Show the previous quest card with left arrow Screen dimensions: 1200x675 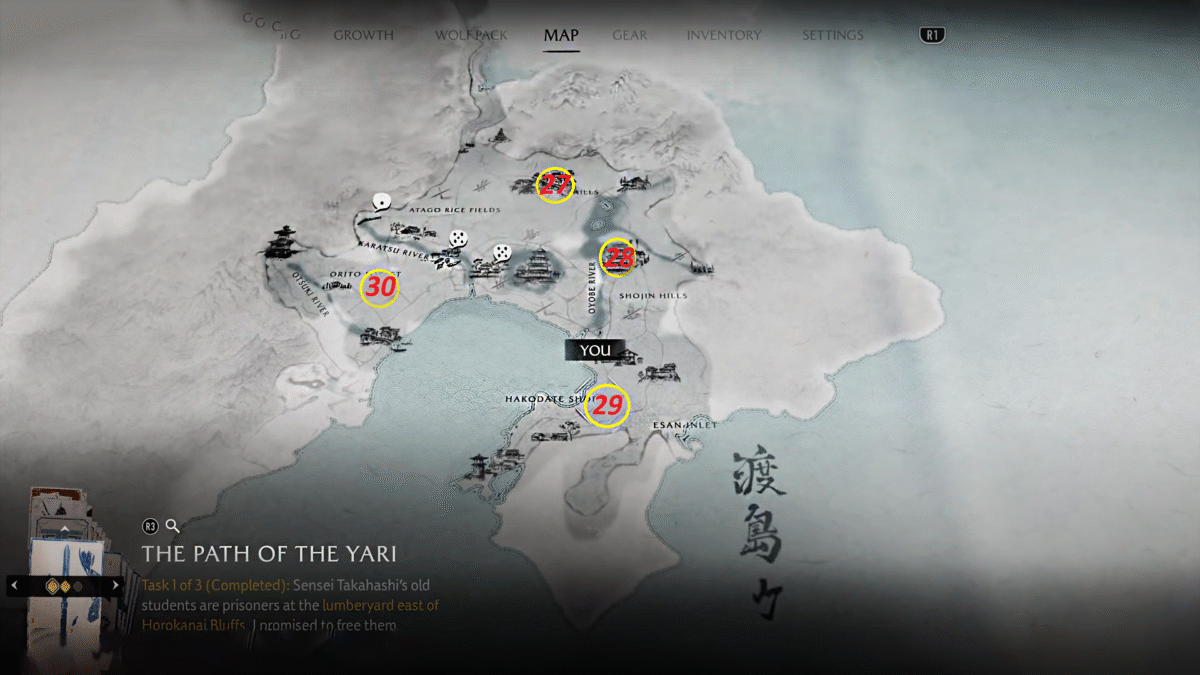coord(14,584)
